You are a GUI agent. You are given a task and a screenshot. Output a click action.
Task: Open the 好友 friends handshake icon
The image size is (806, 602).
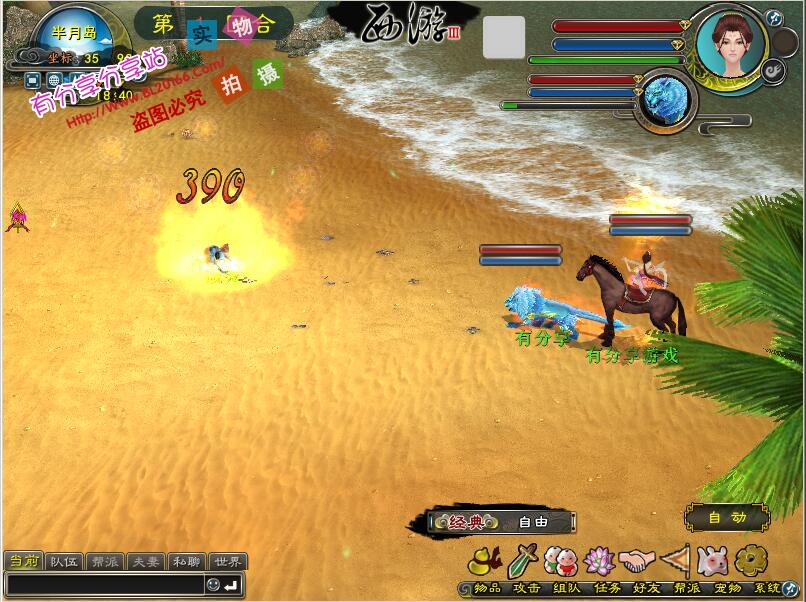(635, 561)
